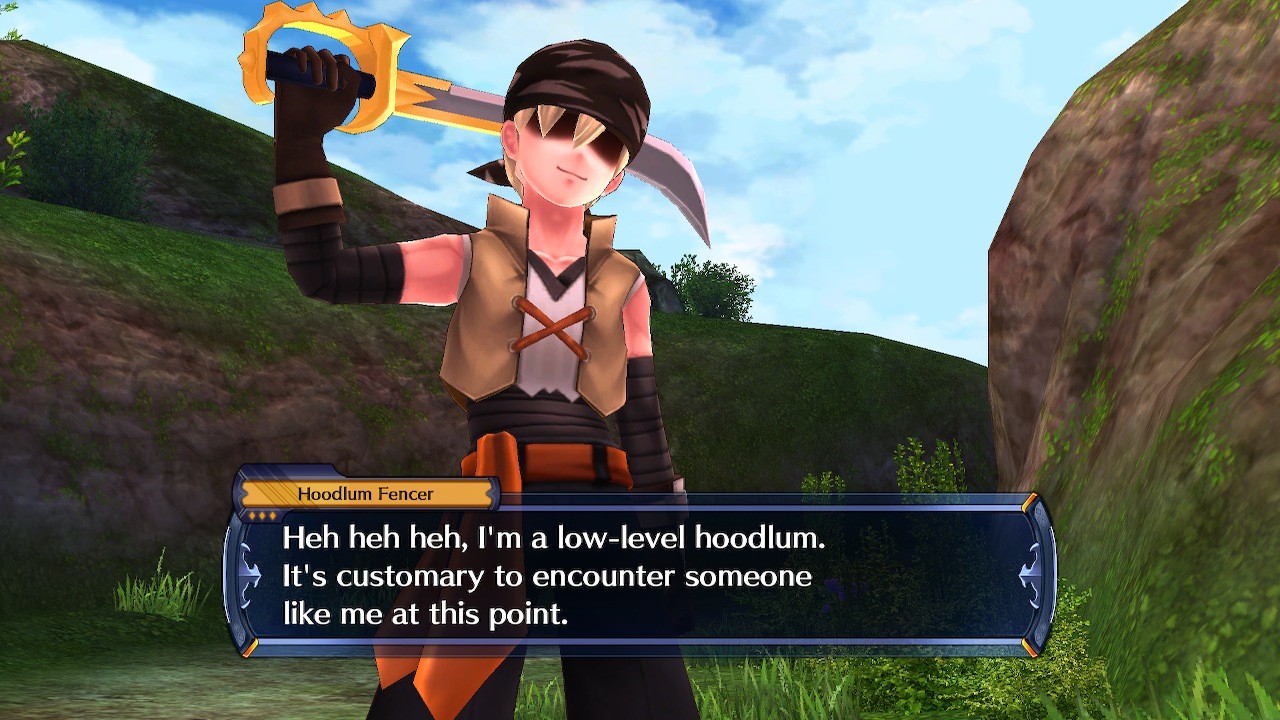Advance the Hoodlum Fencer dialogue text box
1280x720 pixels.
click(640, 576)
